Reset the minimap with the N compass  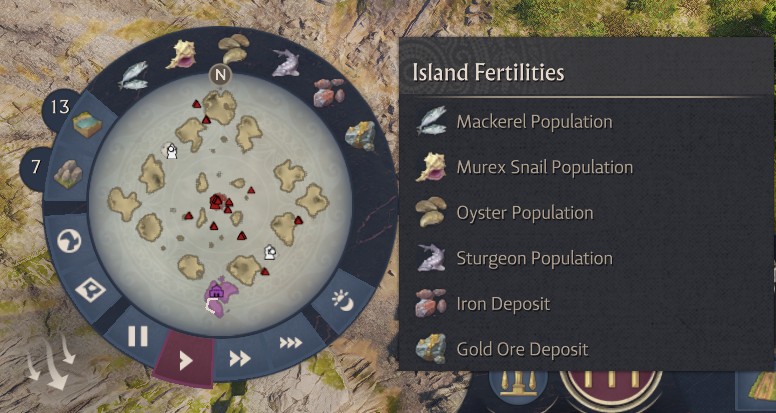point(220,74)
